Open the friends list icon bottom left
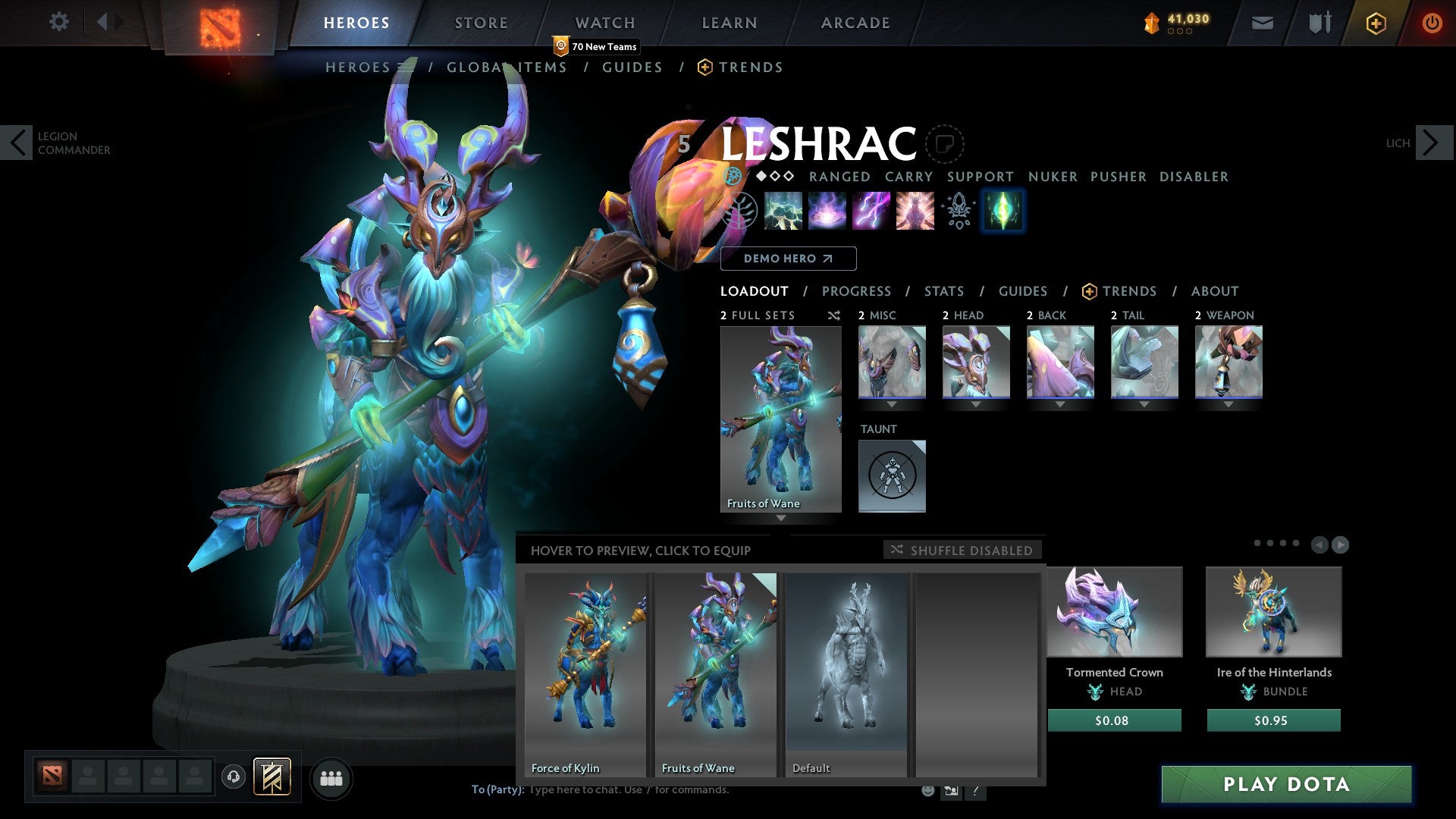This screenshot has height=819, width=1456. 331,777
